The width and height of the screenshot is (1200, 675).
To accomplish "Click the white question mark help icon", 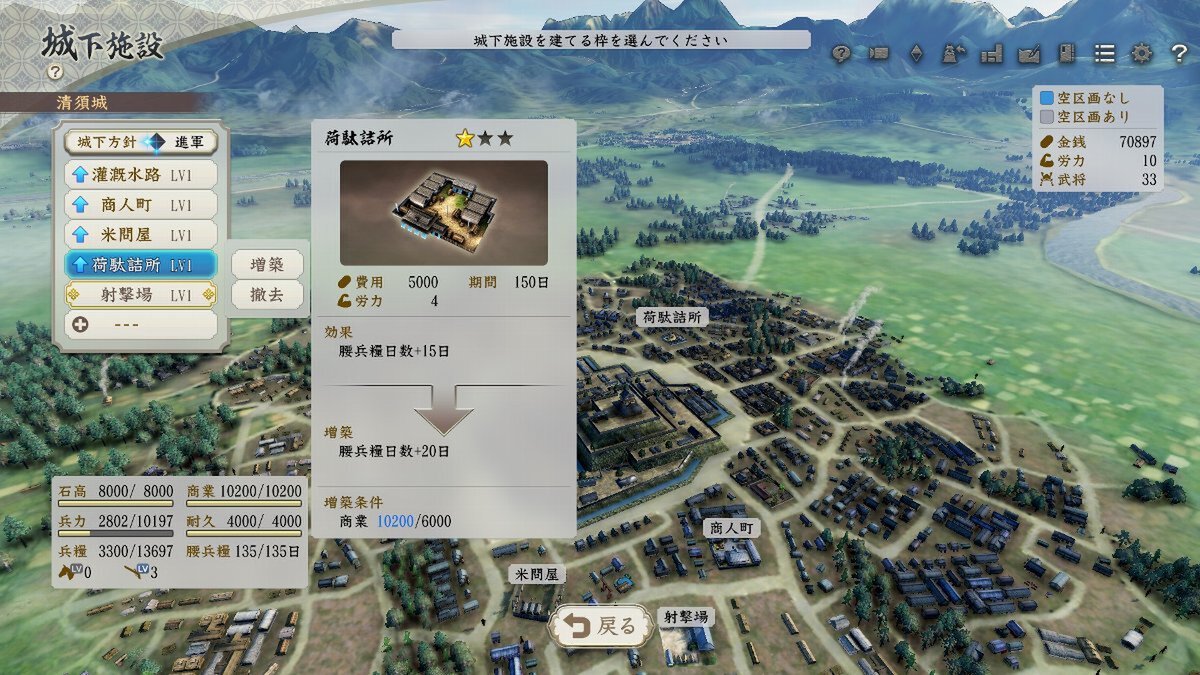I will click(1178, 54).
